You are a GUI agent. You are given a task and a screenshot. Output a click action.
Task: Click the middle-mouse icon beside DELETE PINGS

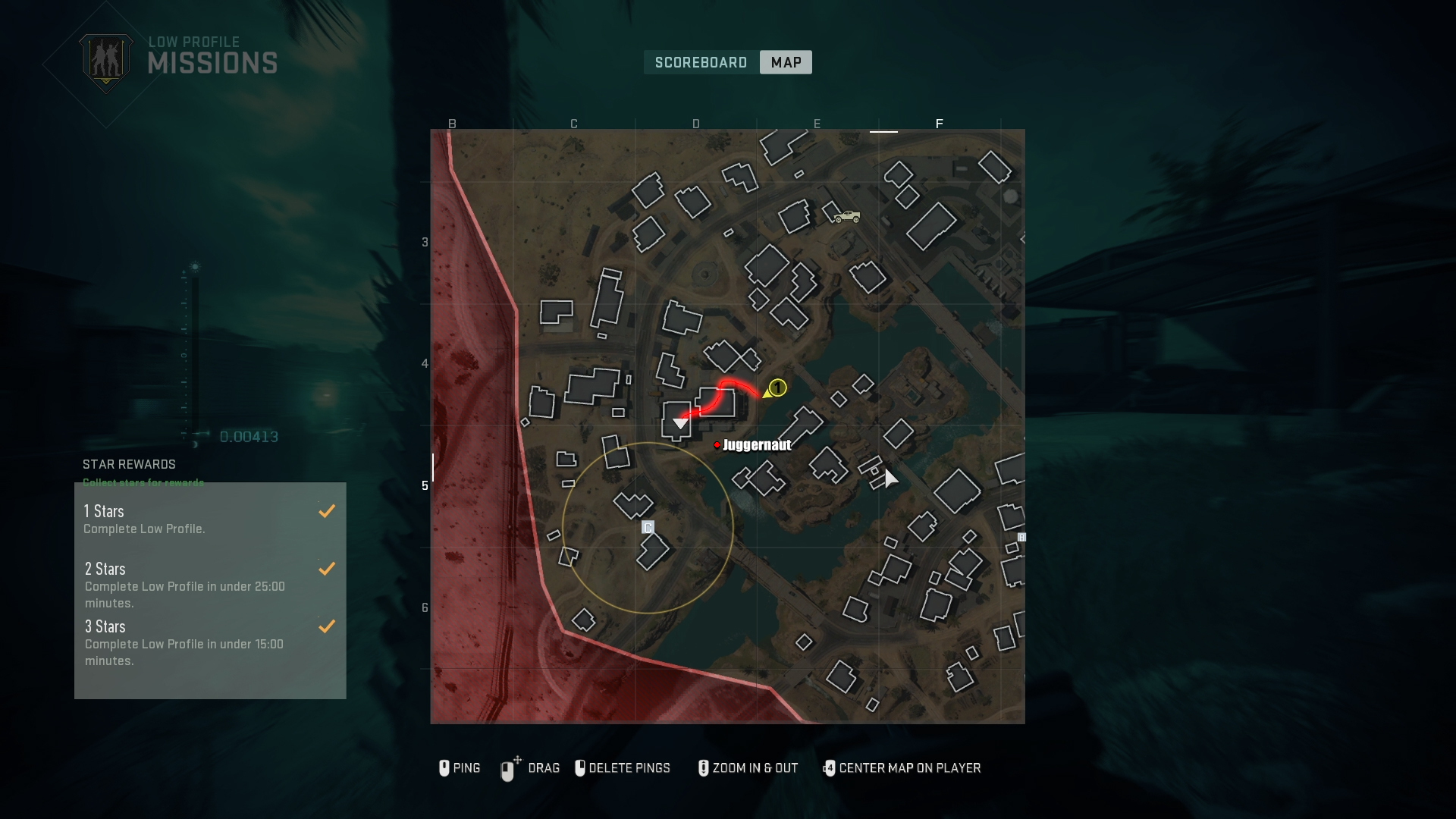[581, 768]
